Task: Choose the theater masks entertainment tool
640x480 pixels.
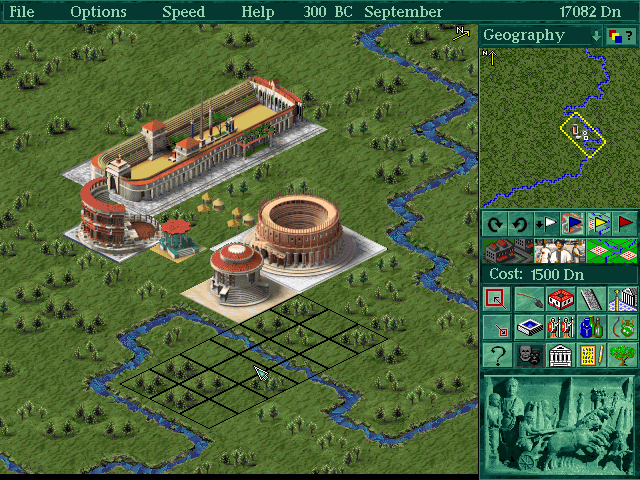Action: (529, 355)
